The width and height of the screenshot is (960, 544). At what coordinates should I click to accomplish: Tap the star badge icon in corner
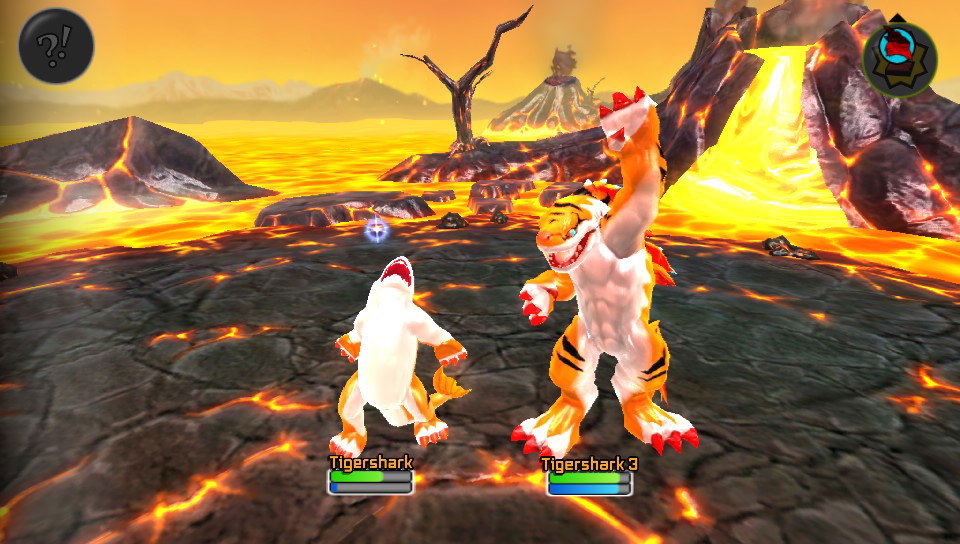pyautogui.click(x=899, y=55)
